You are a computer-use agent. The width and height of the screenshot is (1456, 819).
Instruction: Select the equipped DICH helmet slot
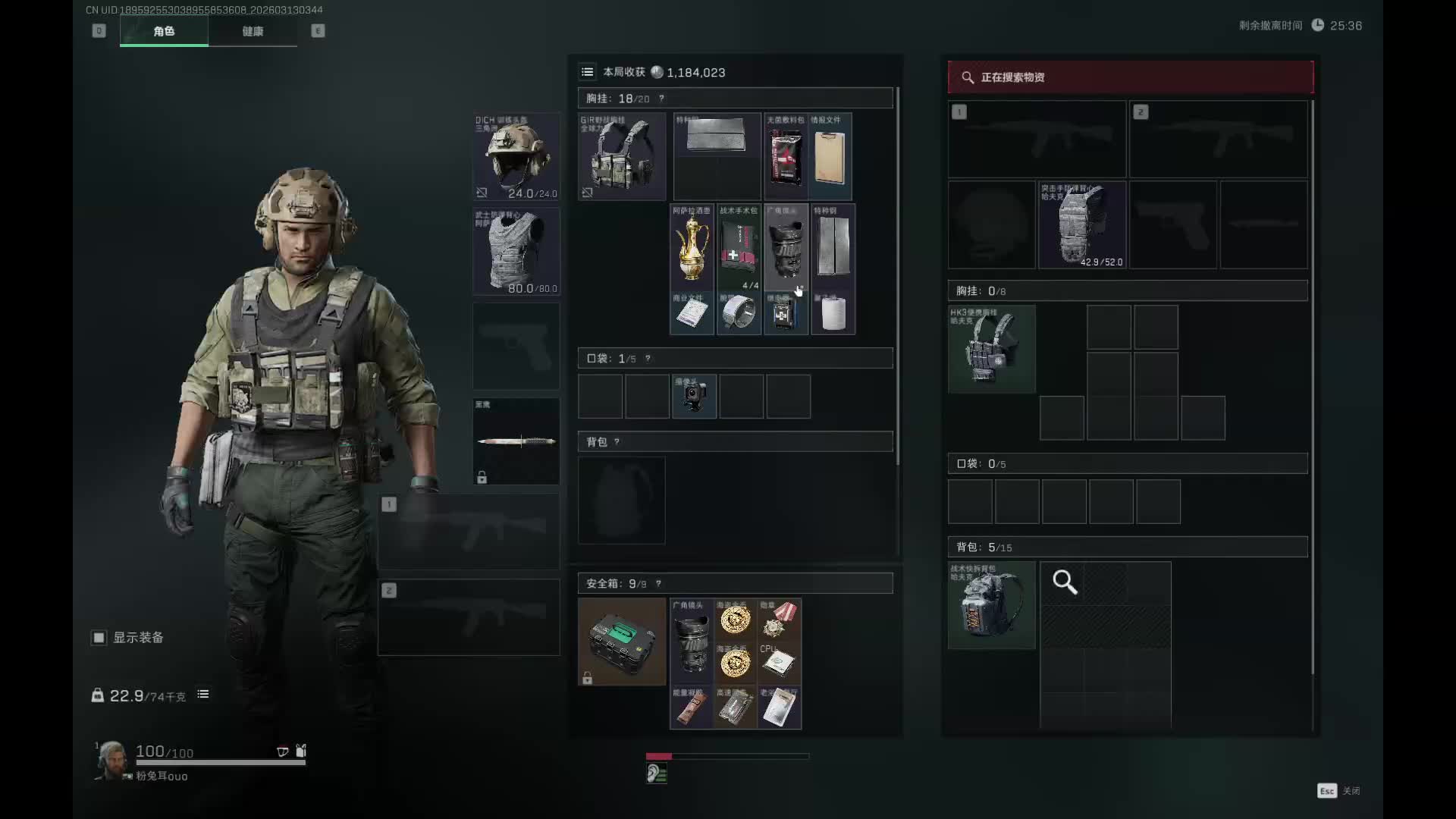point(516,156)
